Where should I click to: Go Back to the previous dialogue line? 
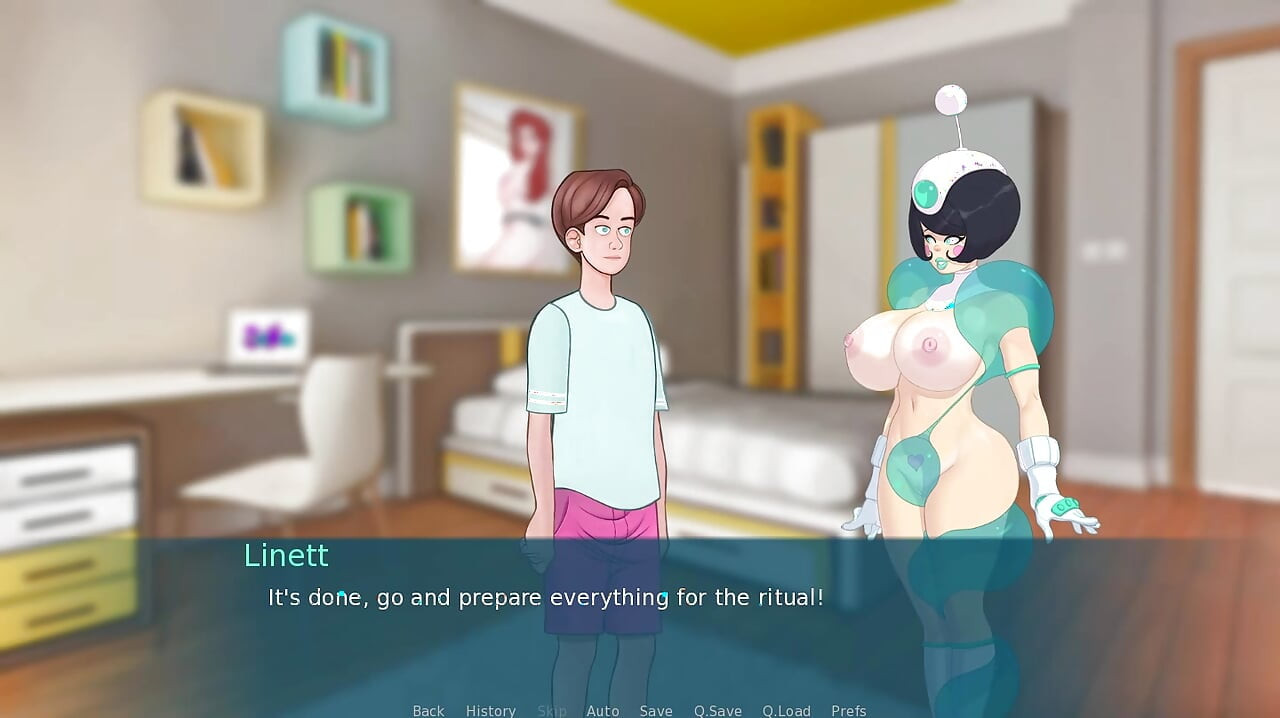click(x=428, y=710)
